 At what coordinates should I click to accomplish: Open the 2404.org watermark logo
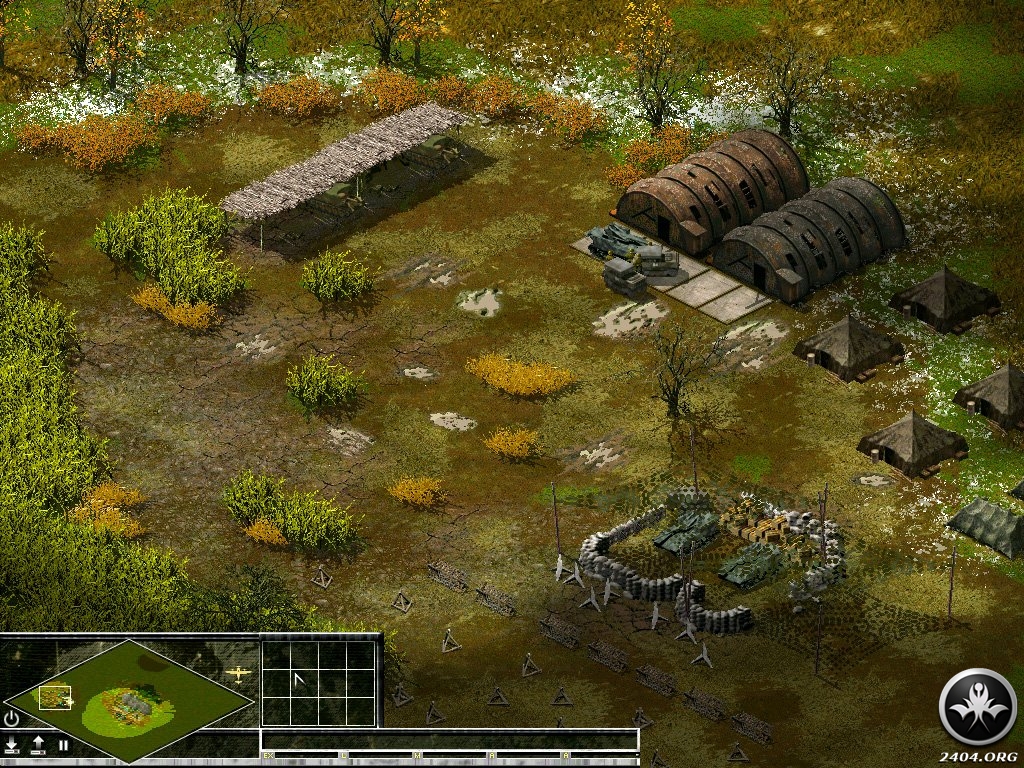[977, 707]
